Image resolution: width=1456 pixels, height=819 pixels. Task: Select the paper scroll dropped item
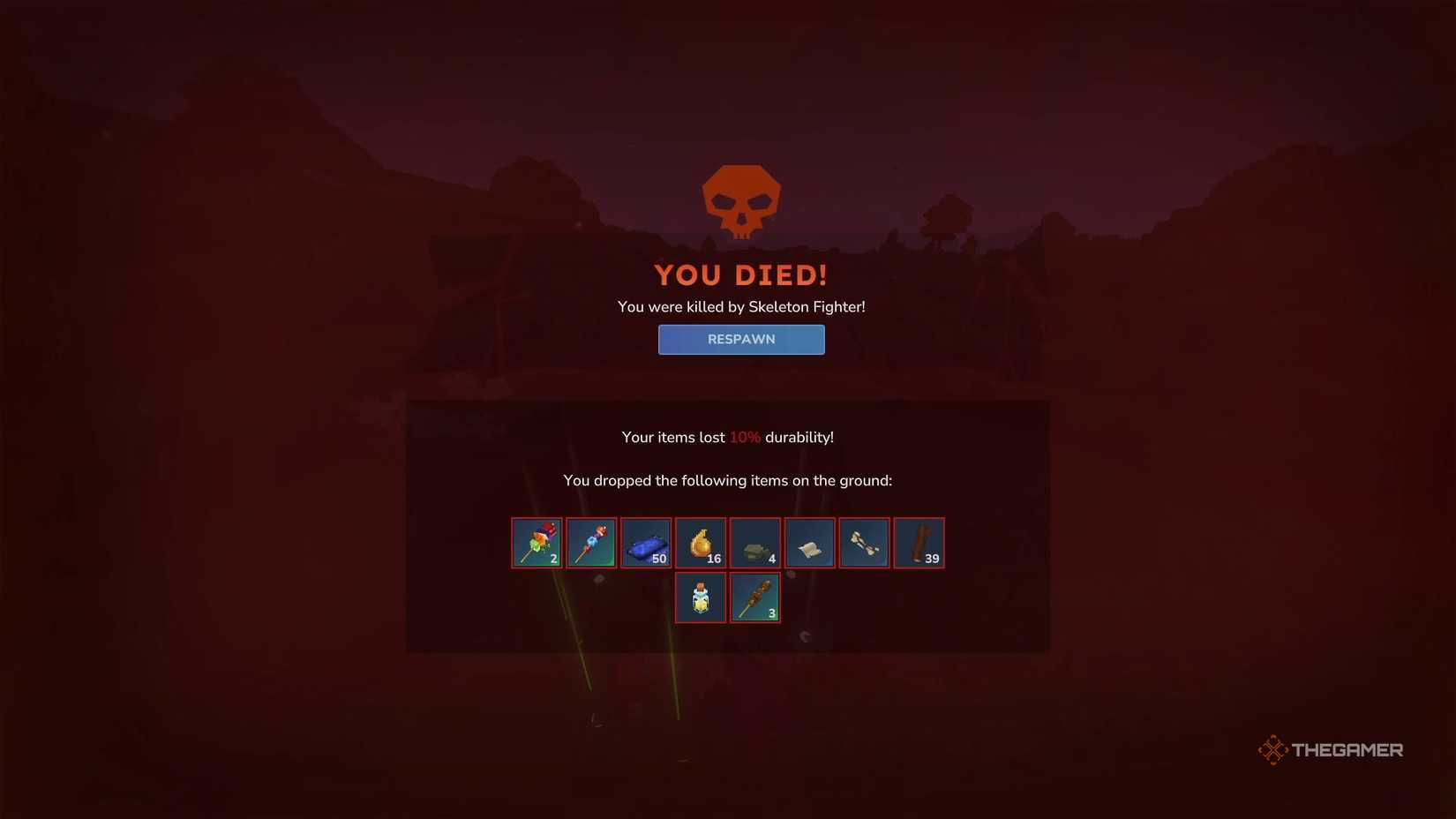(809, 542)
